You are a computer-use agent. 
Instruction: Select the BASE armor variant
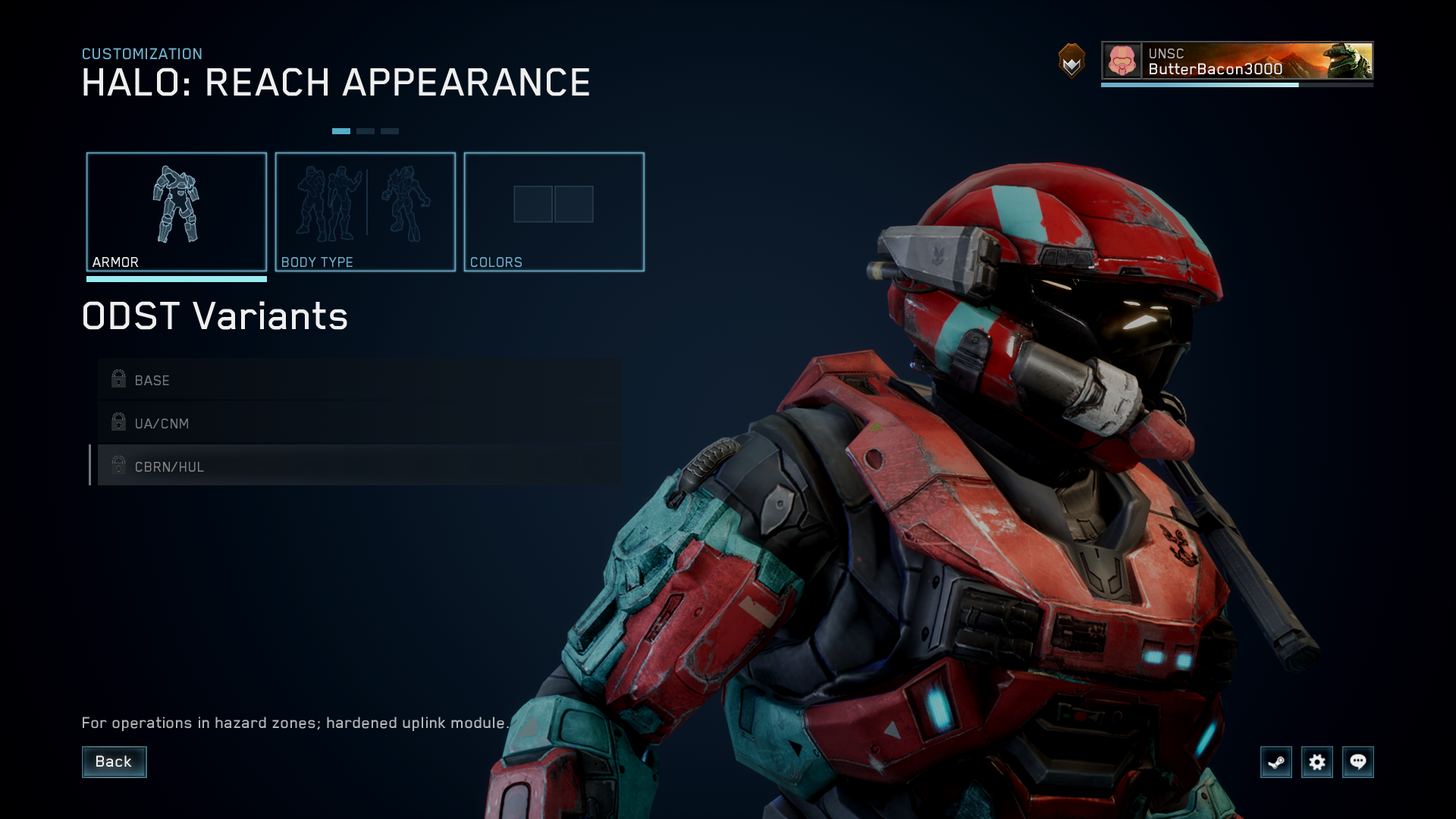(x=303, y=380)
